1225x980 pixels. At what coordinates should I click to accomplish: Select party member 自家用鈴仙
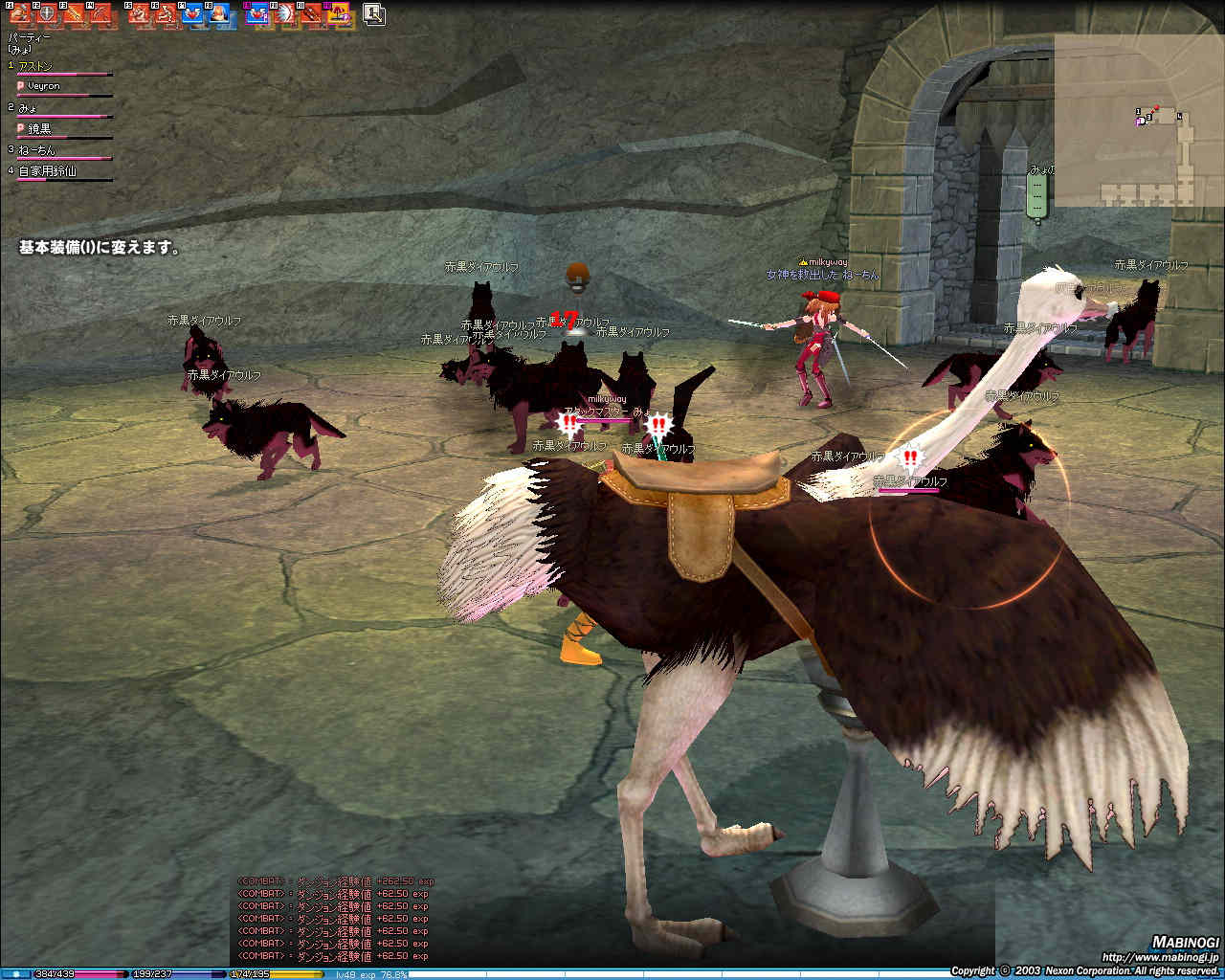pyautogui.click(x=47, y=171)
